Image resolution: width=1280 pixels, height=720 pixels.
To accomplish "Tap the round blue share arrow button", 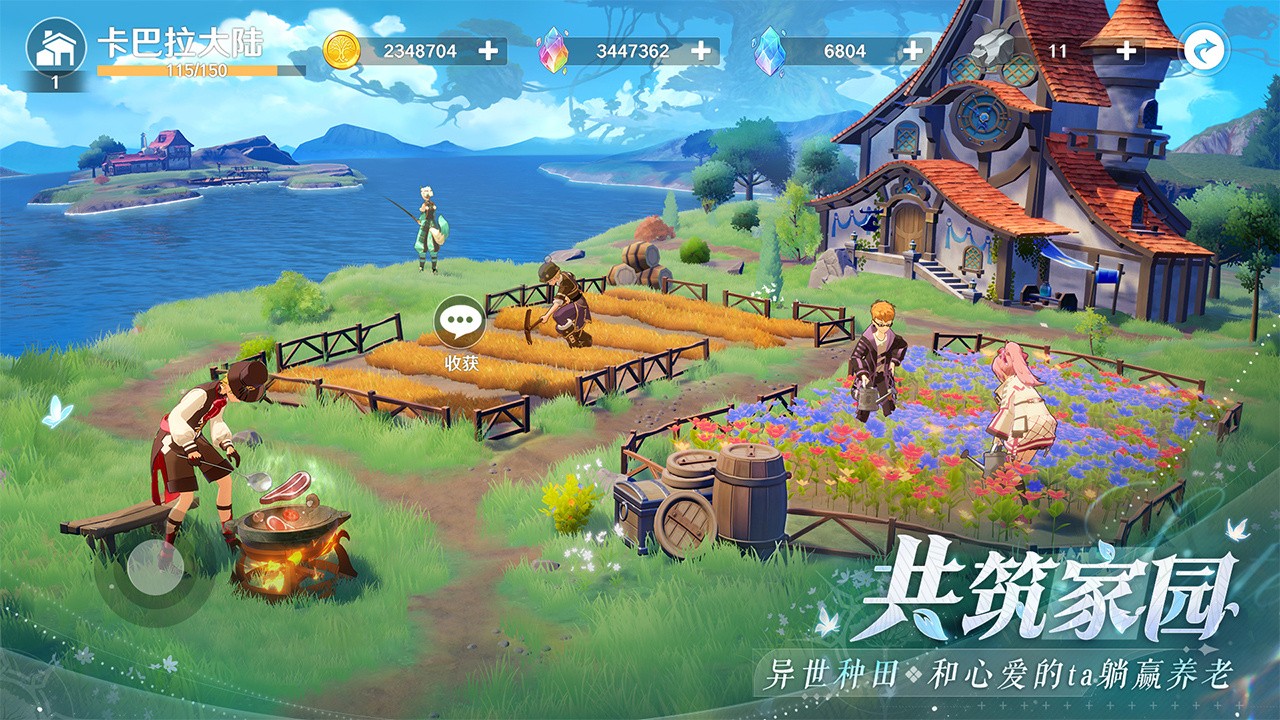I will 1203,49.
